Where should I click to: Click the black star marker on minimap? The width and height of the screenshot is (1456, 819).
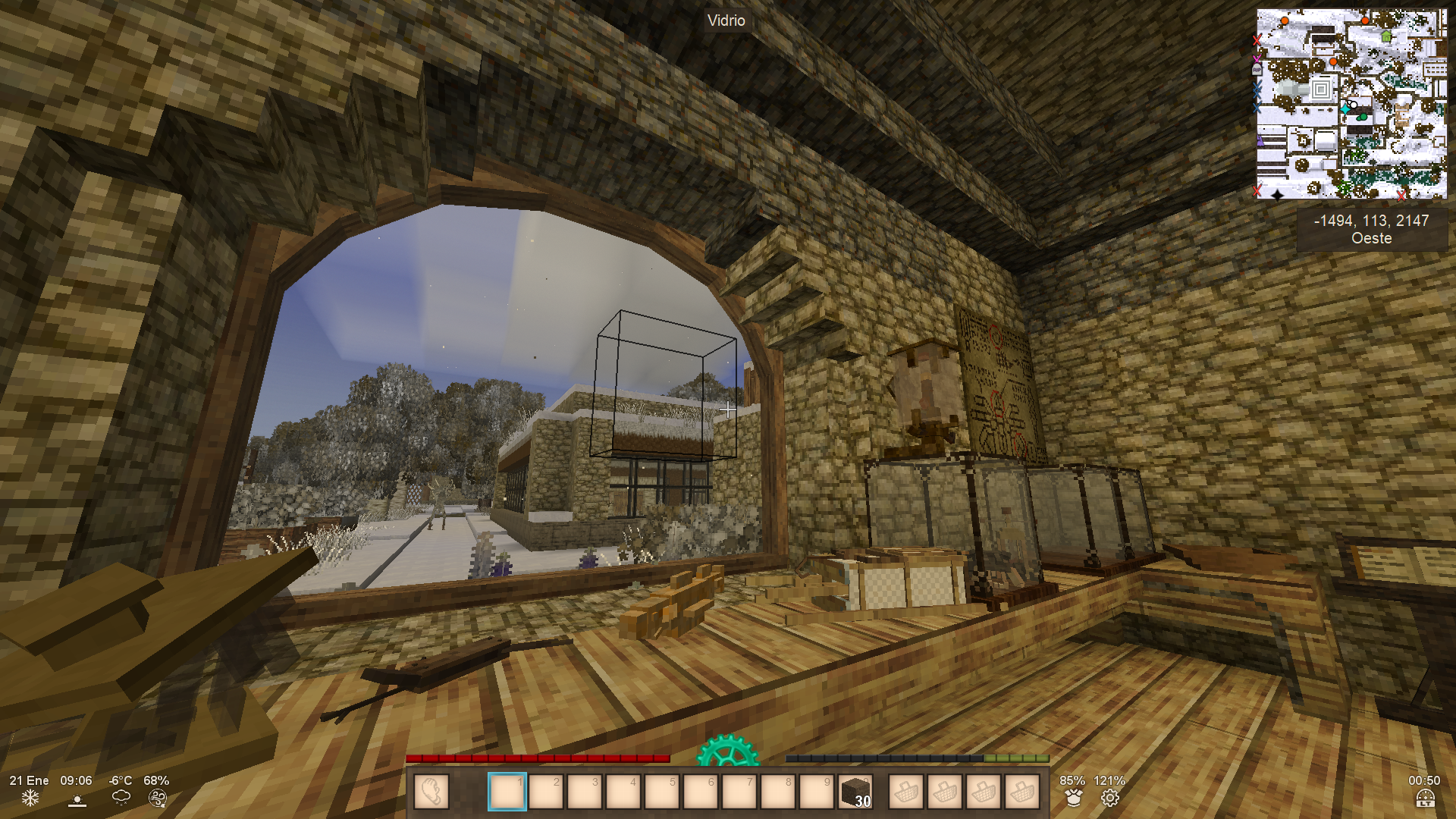(1277, 194)
